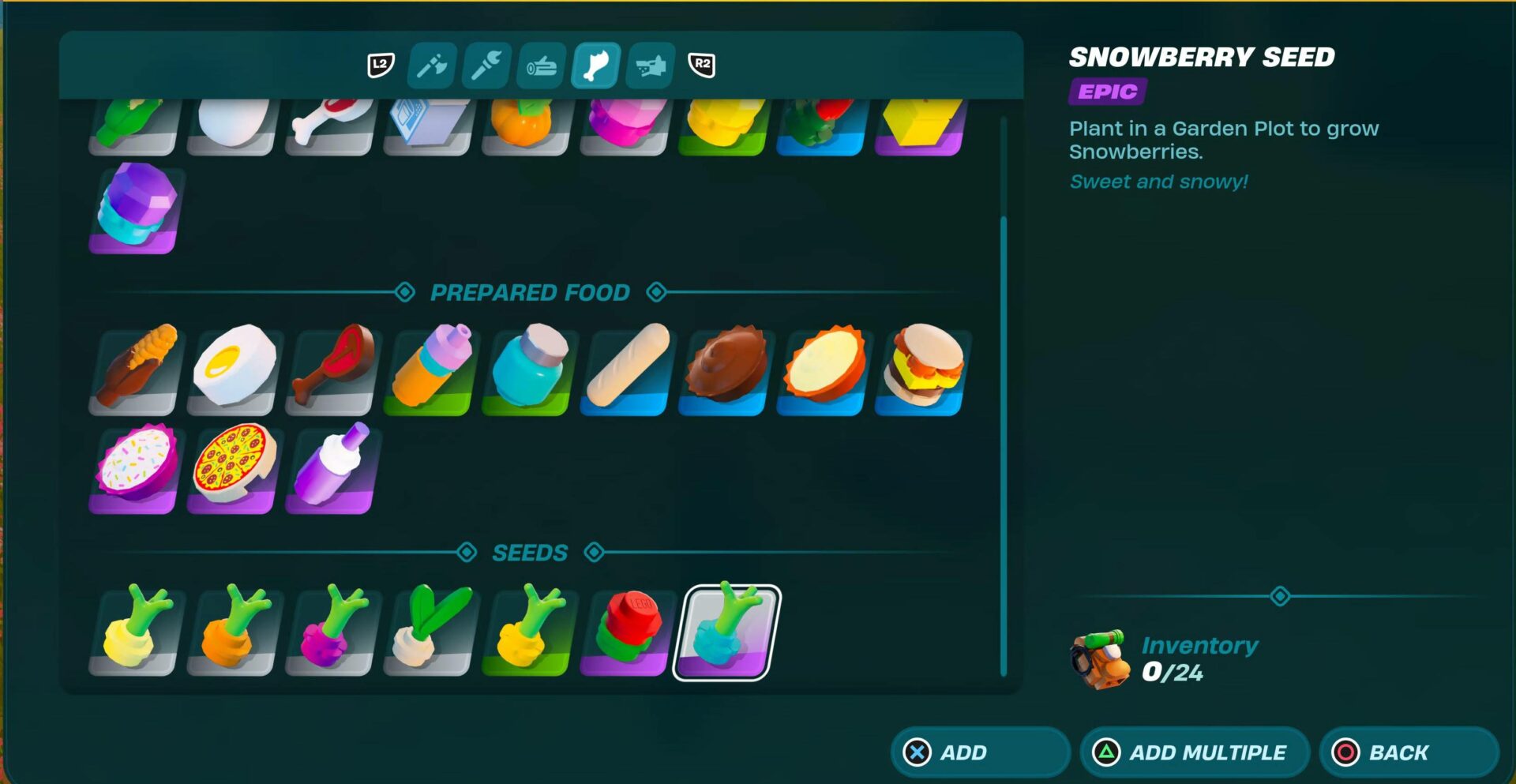Add the Snowberry Seed with the ADD button

[x=979, y=752]
